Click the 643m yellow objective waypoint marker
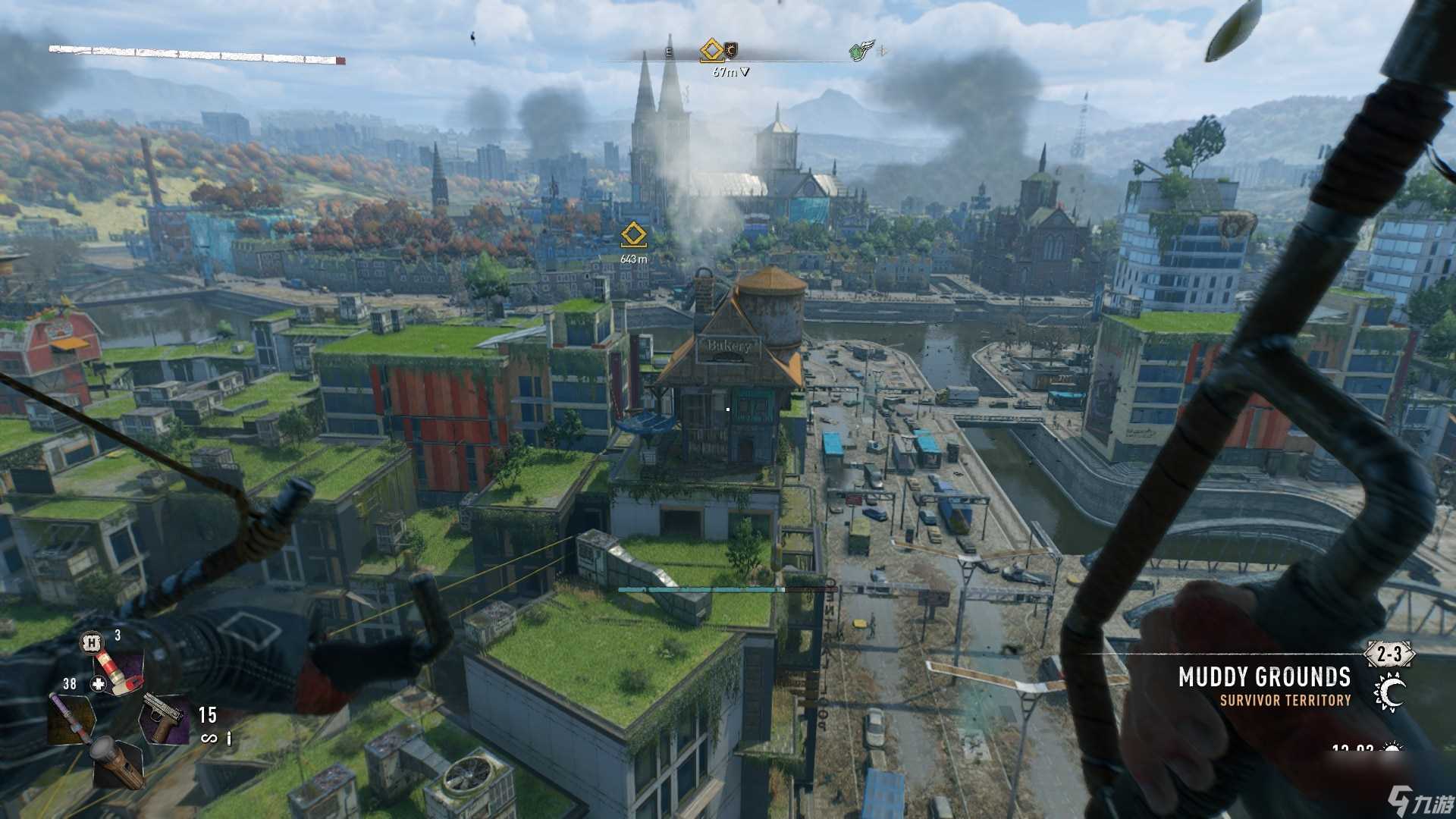1456x819 pixels. pos(633,235)
